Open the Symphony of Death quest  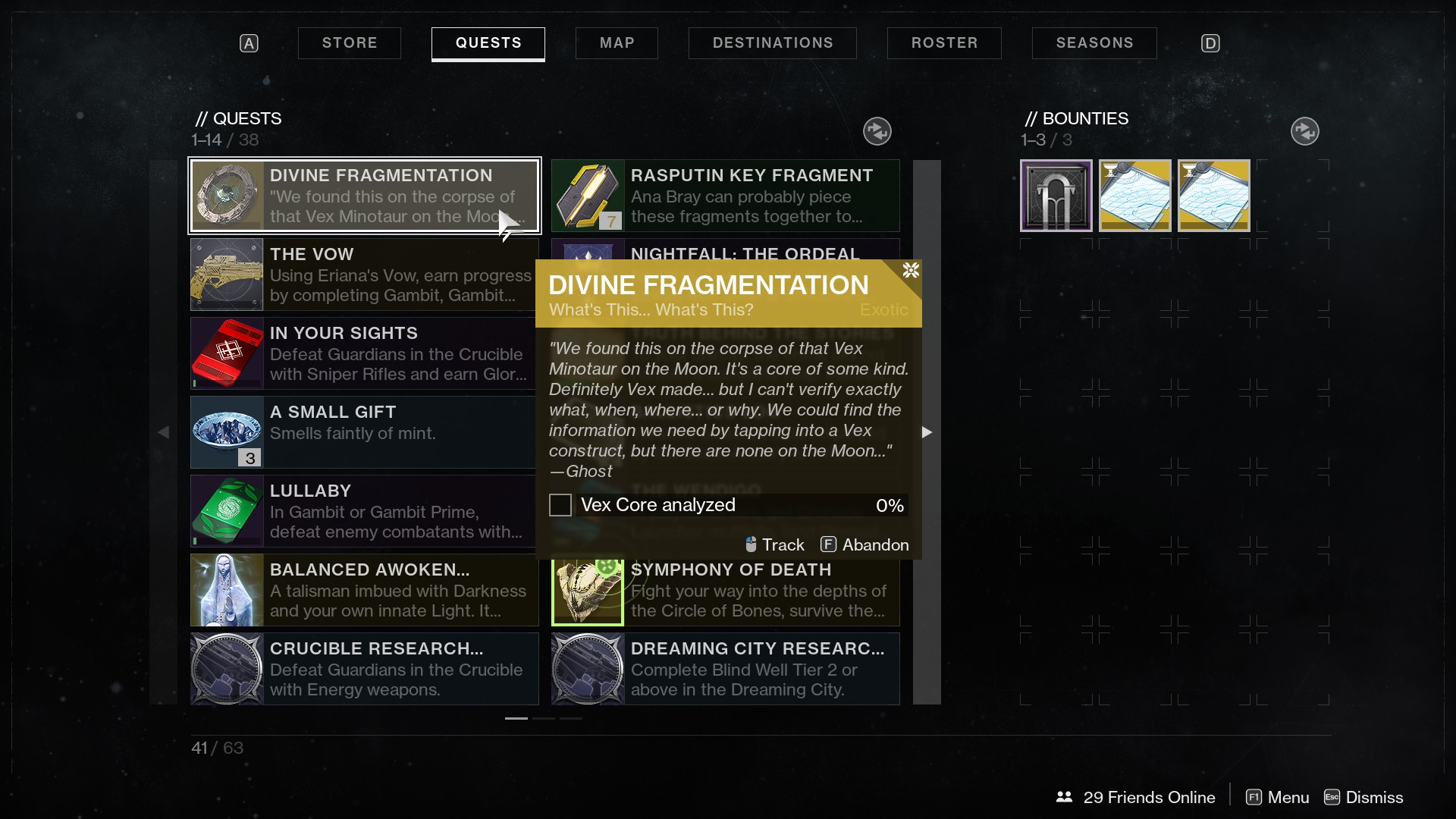pyautogui.click(x=725, y=591)
